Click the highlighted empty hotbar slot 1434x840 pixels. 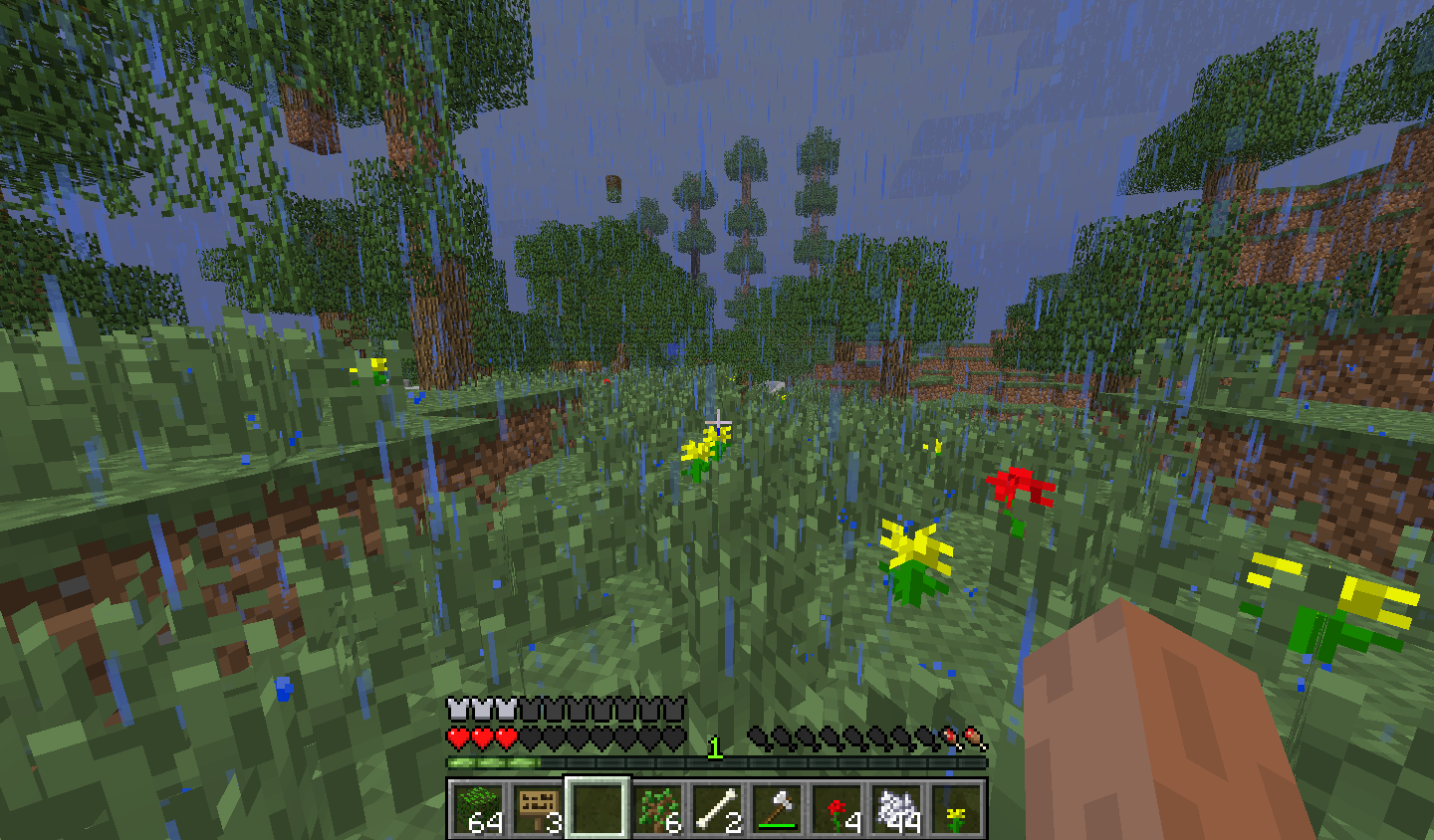[597, 807]
